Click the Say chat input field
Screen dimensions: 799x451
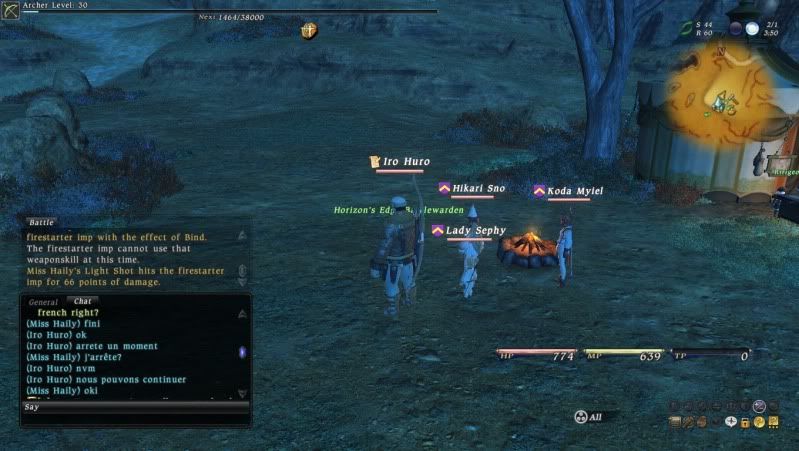[x=135, y=408]
